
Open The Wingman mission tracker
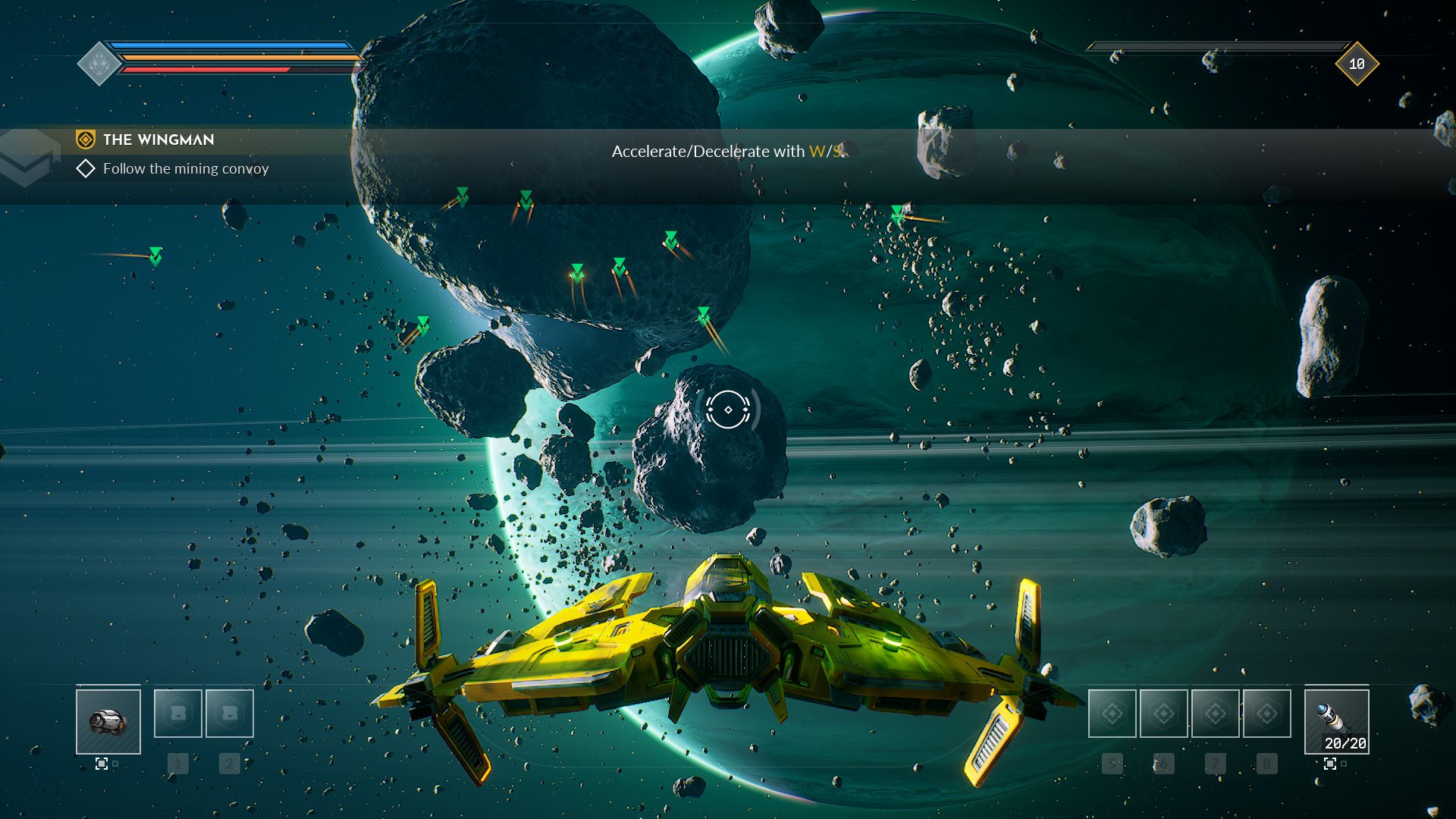coord(158,140)
